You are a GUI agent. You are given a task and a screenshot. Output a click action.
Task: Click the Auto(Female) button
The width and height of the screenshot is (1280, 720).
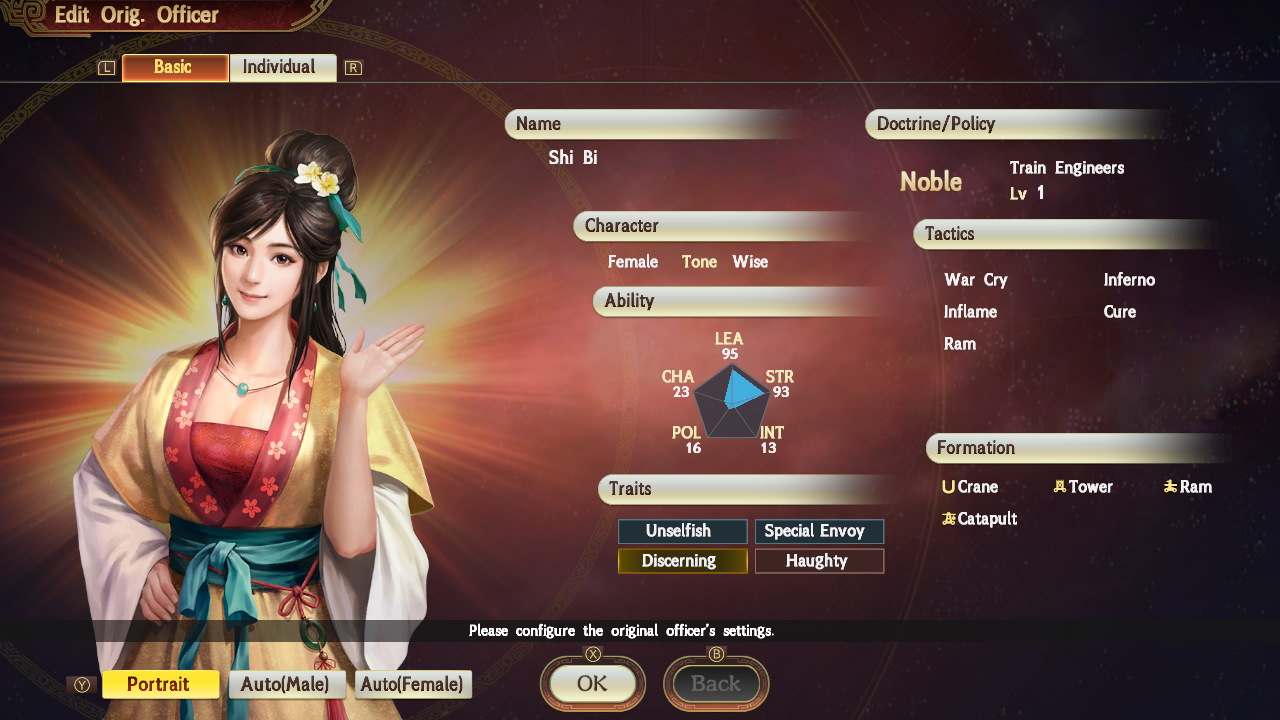tap(412, 684)
